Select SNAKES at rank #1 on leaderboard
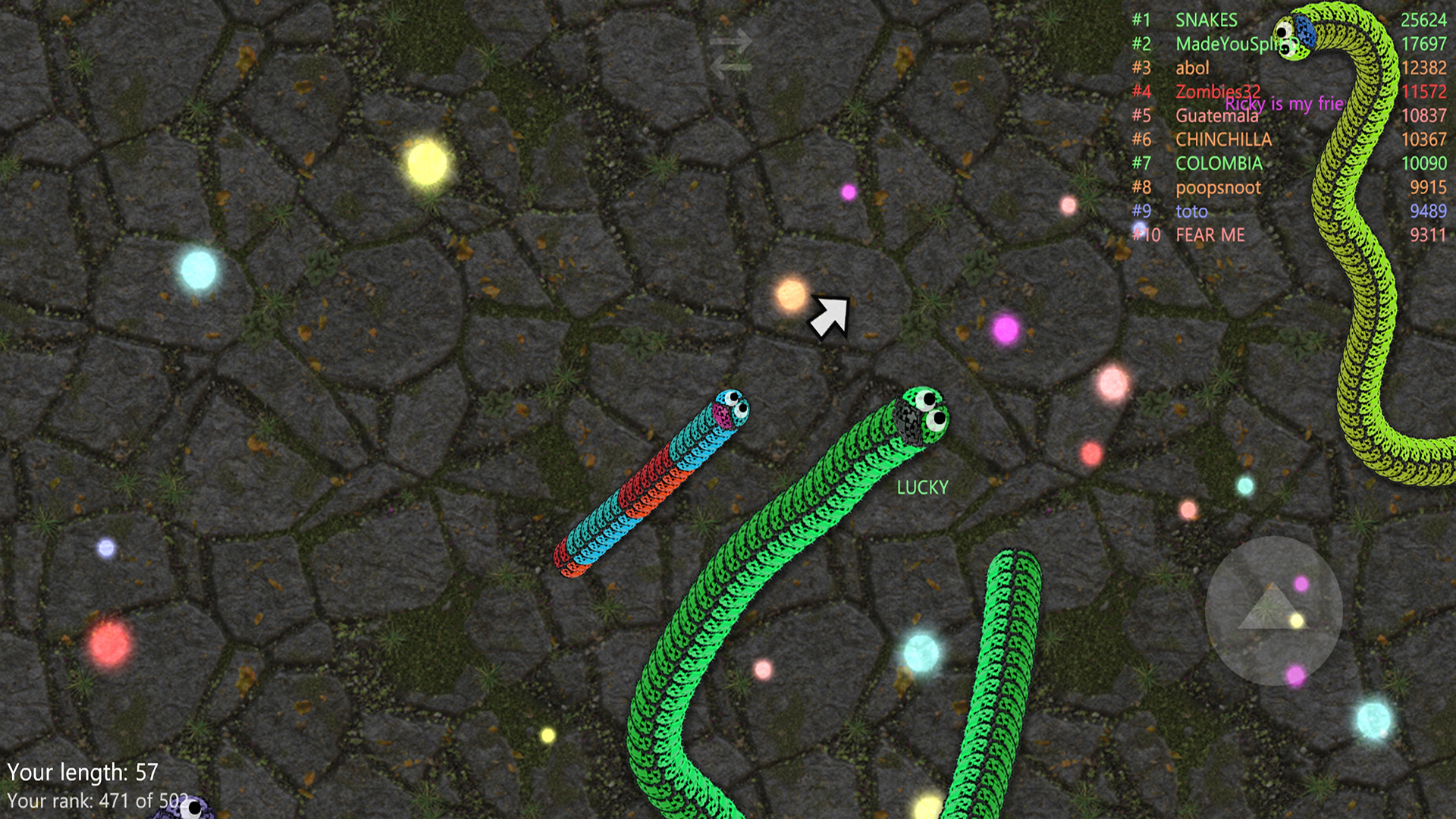Screen dimensions: 1456x819 pyautogui.click(x=1206, y=20)
